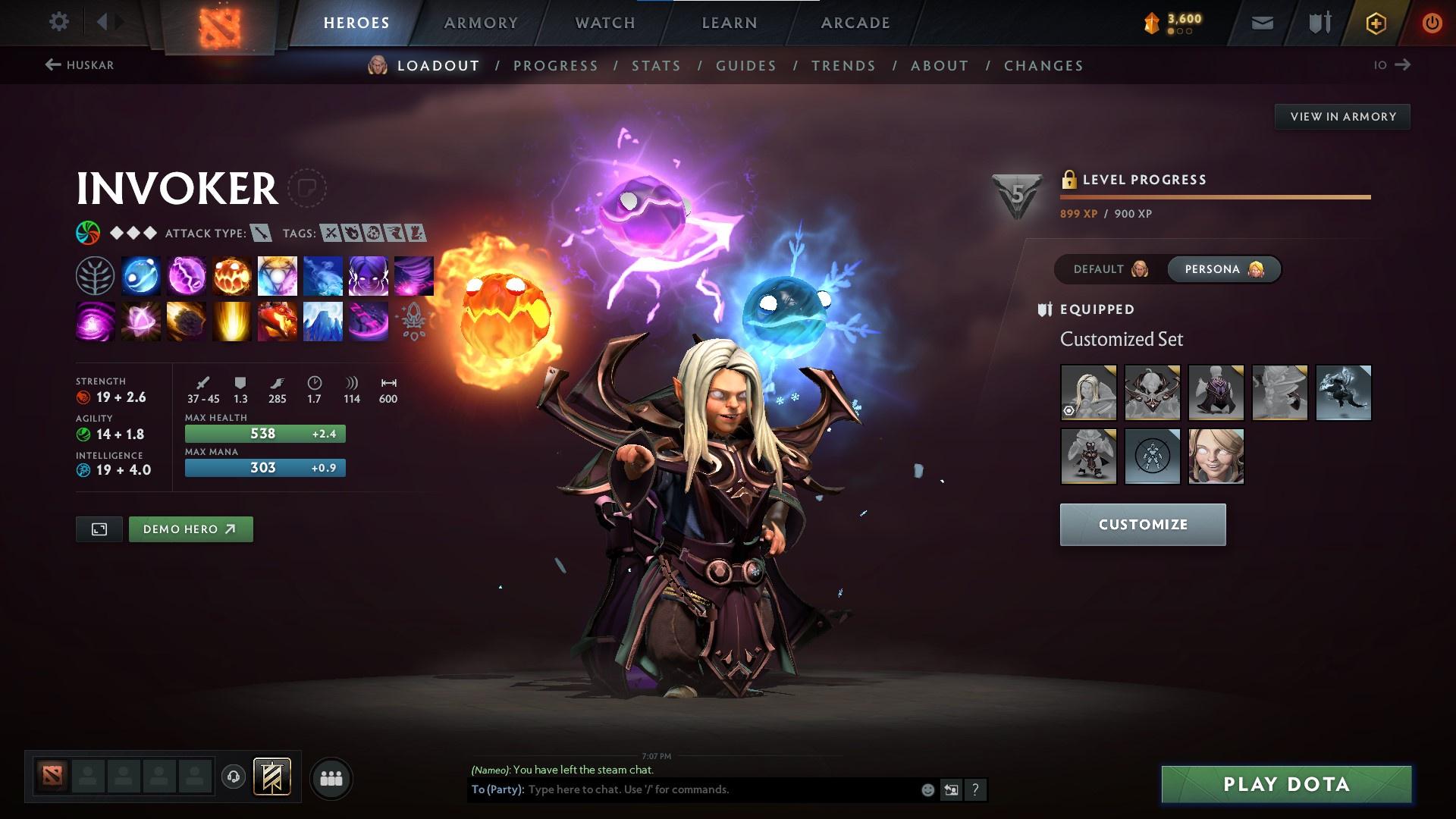Click the Sun Strike ability icon
This screenshot has height=819, width=1456.
pos(231,320)
